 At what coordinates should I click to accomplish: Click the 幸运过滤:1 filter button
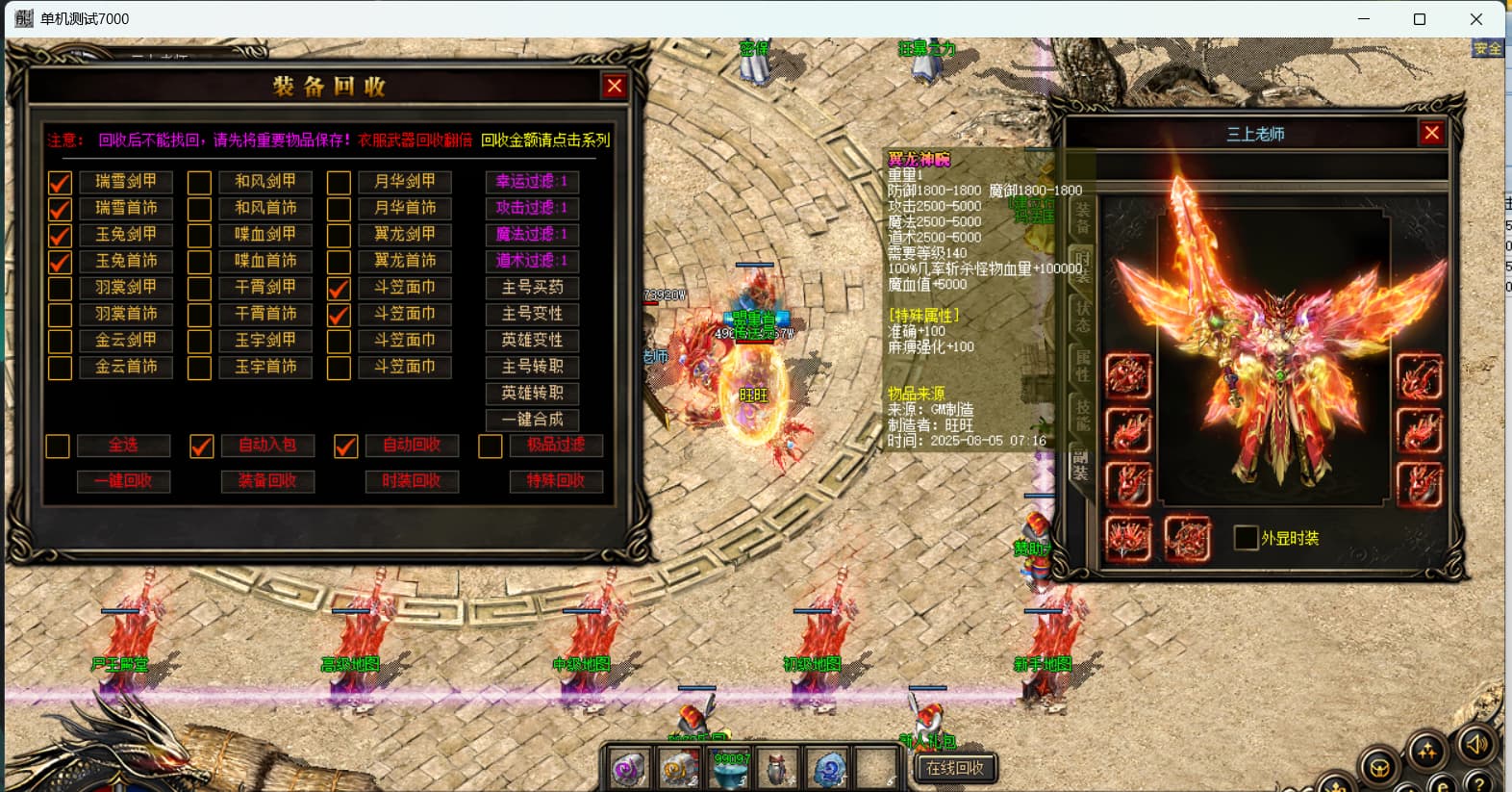coord(532,181)
